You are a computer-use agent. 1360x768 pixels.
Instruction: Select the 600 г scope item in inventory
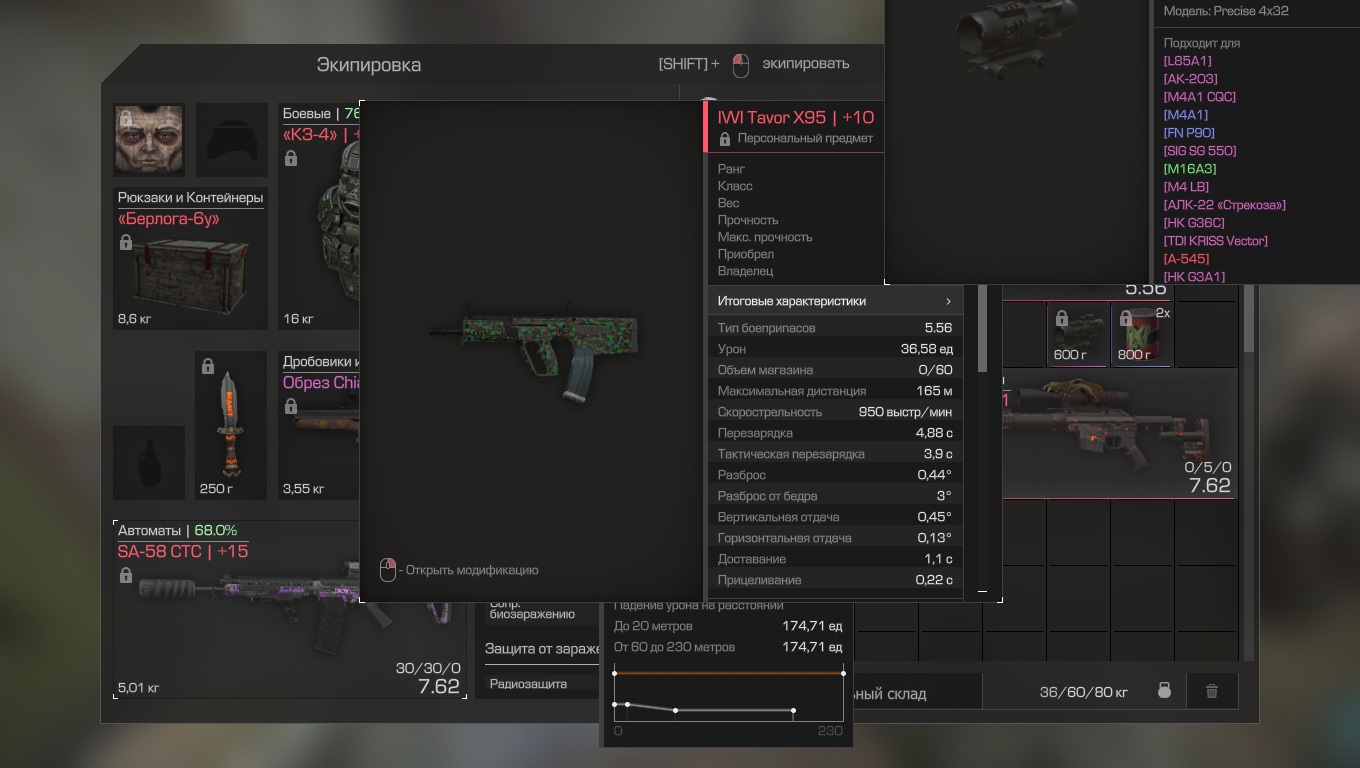pyautogui.click(x=1077, y=335)
